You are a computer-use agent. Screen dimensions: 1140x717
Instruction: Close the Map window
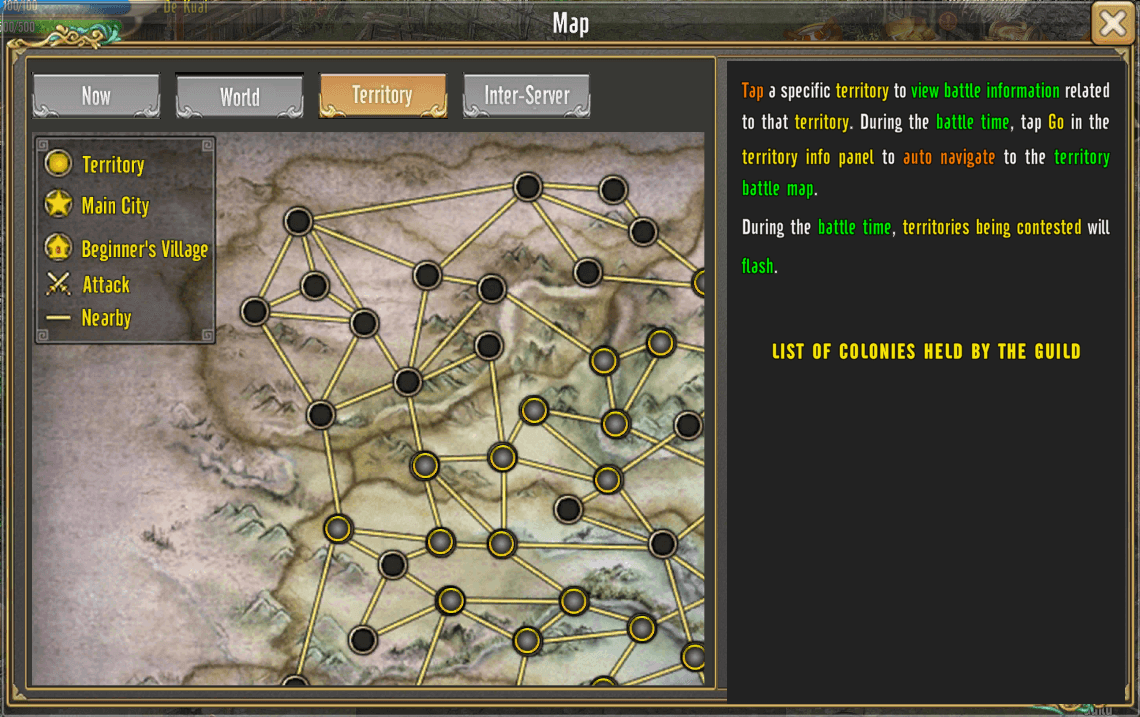tap(1112, 23)
